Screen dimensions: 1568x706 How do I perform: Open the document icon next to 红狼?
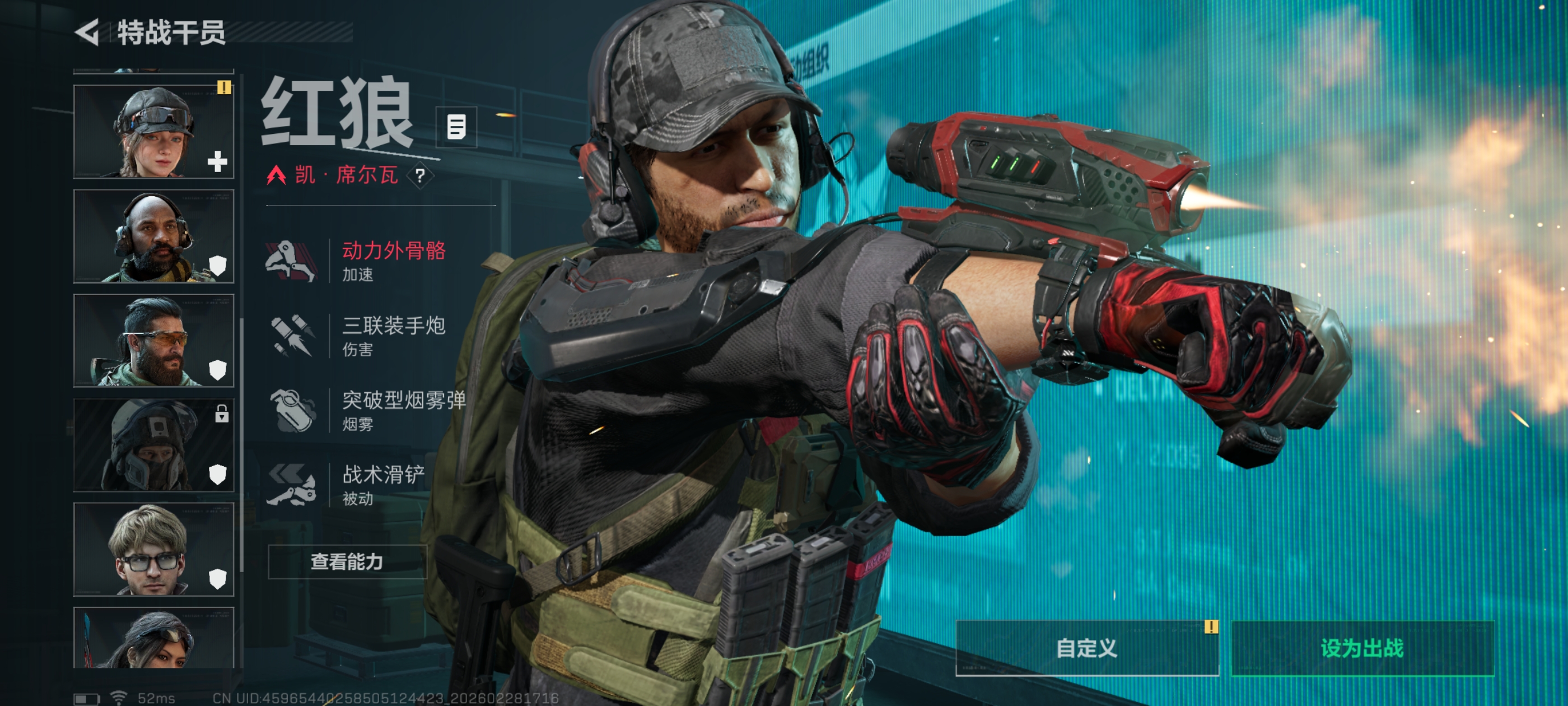[x=456, y=127]
